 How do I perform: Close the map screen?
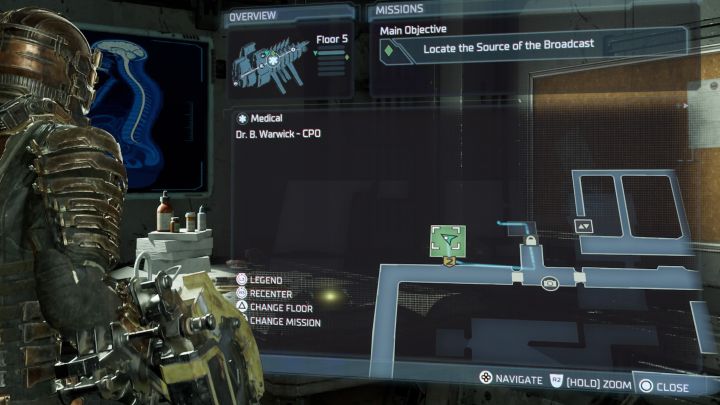point(664,386)
